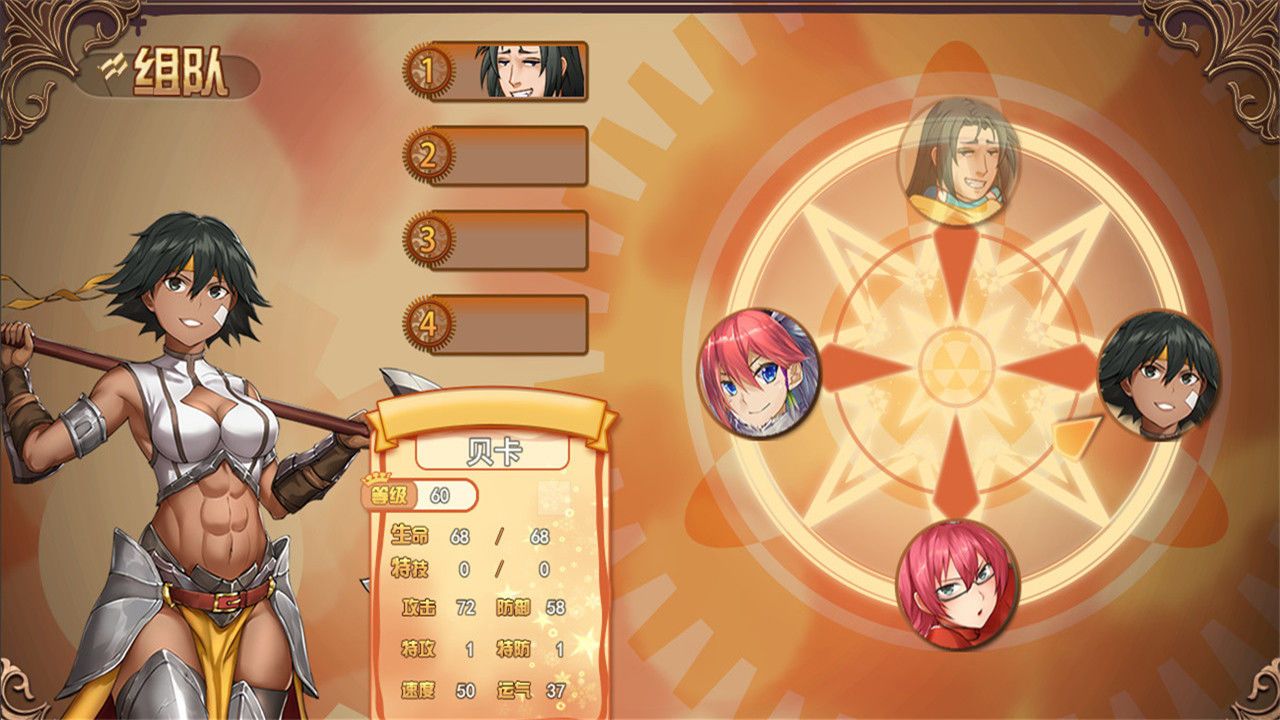Click the 贝卡 name plate
The height and width of the screenshot is (720, 1280).
point(490,452)
